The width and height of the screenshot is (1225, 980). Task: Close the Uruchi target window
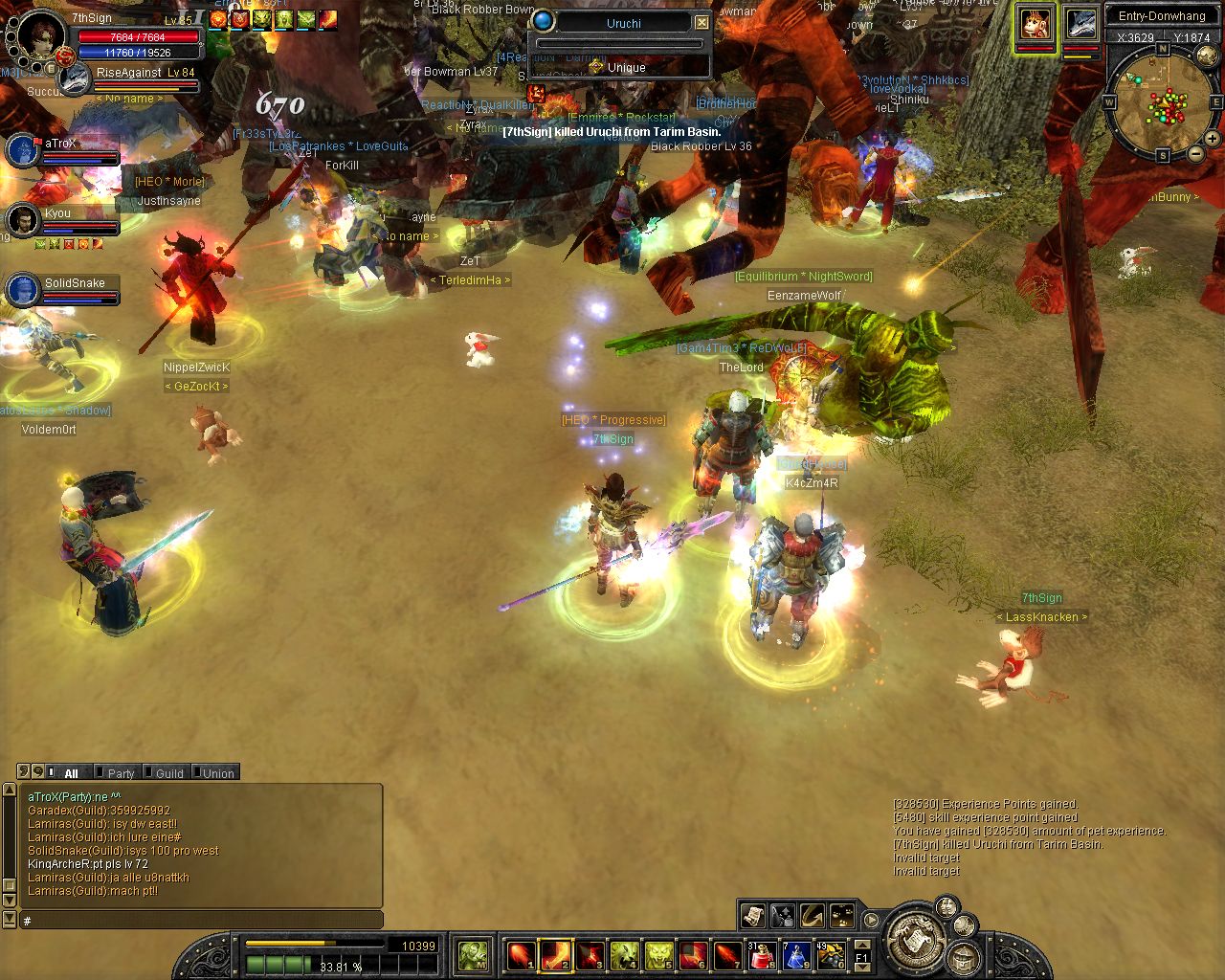tap(702, 22)
